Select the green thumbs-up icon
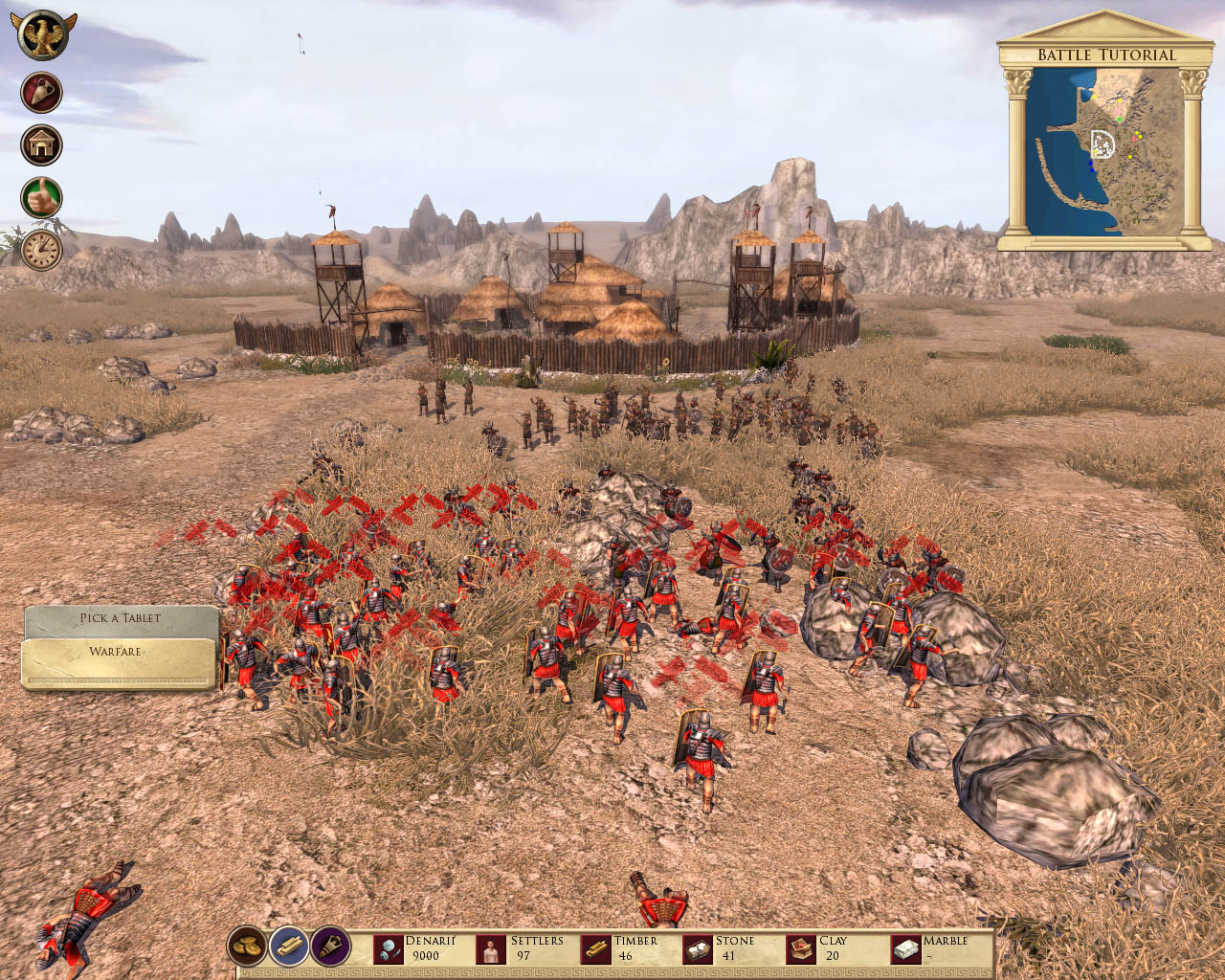The width and height of the screenshot is (1225, 980). (42, 197)
